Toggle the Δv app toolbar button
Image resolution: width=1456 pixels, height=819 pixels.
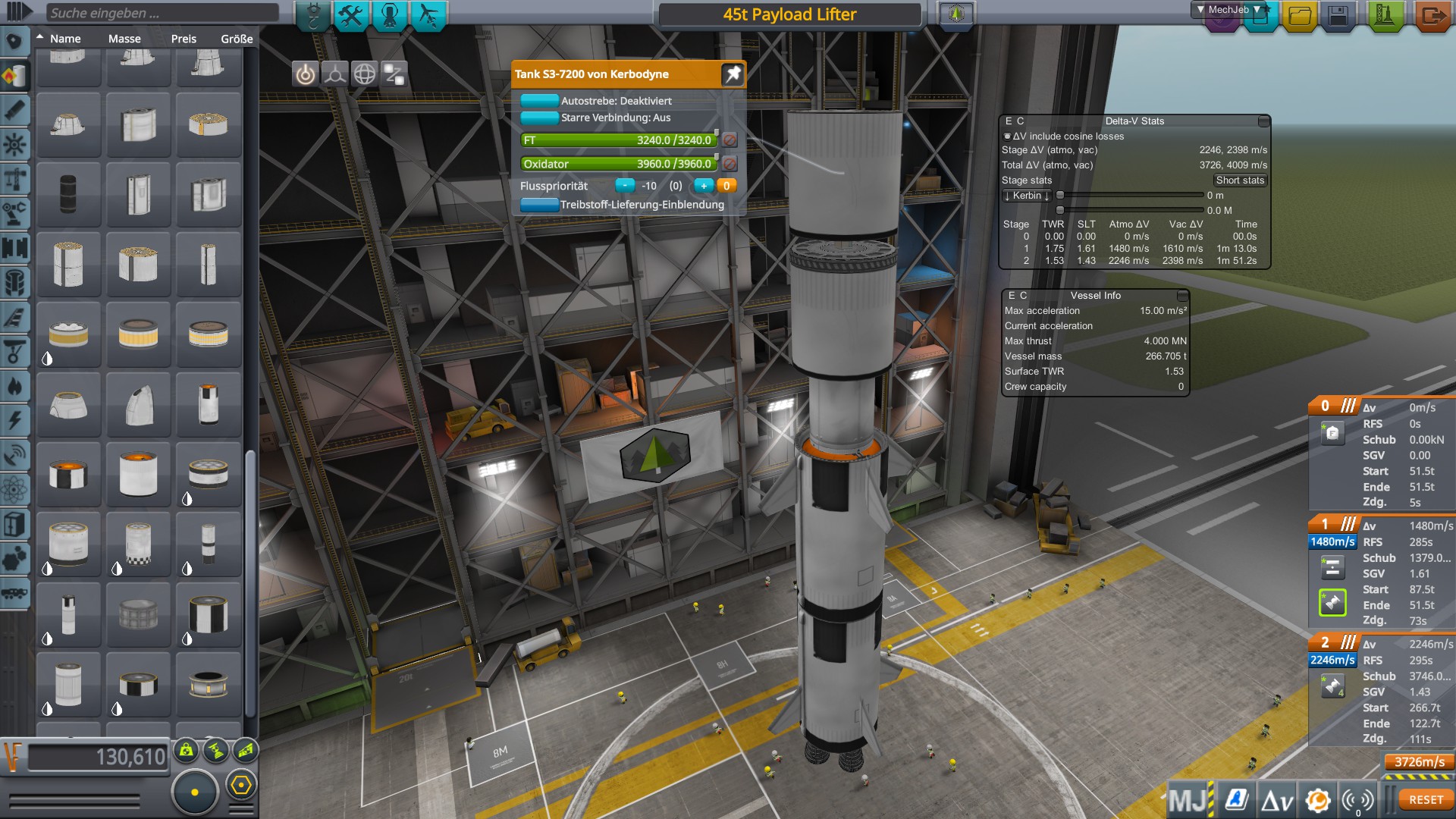click(x=1276, y=800)
